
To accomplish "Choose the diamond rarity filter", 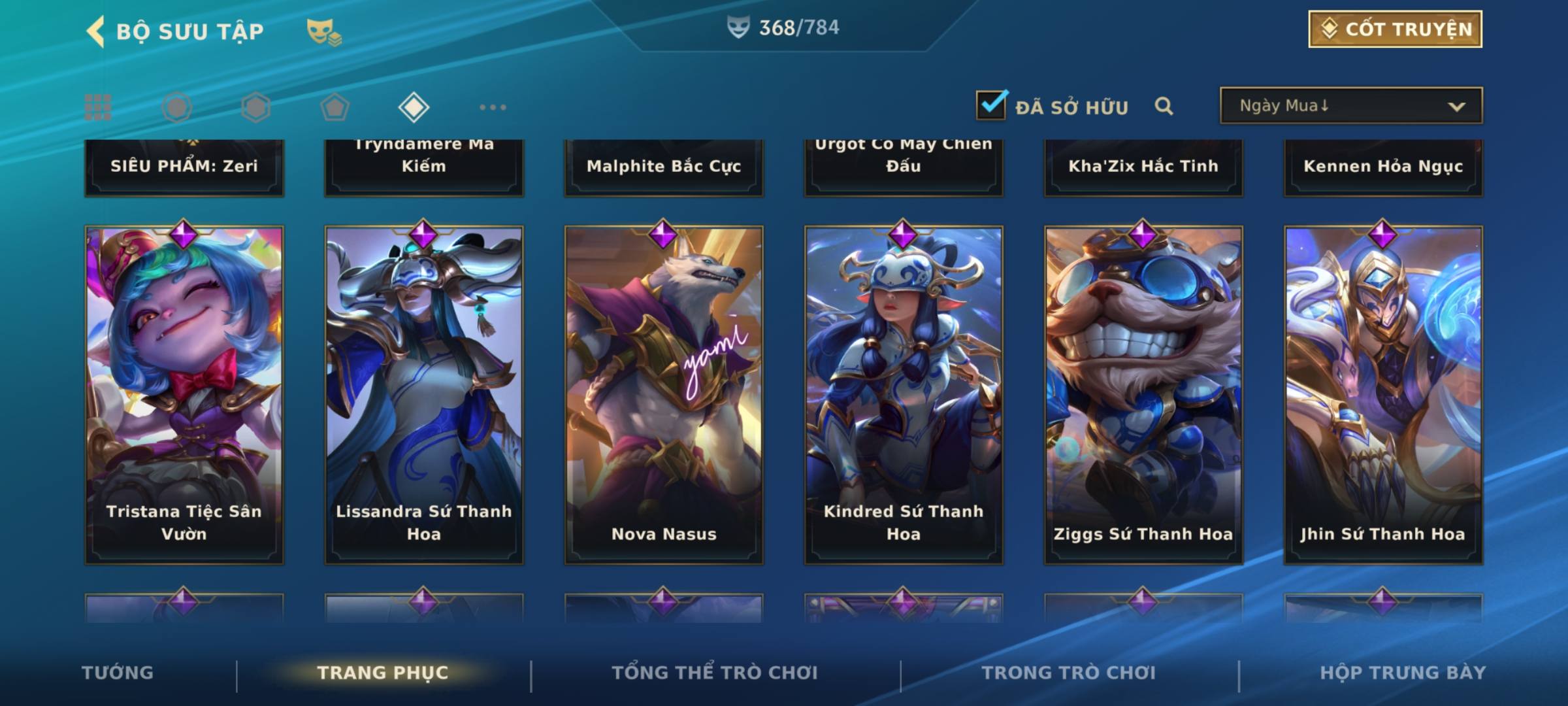I will [x=414, y=107].
